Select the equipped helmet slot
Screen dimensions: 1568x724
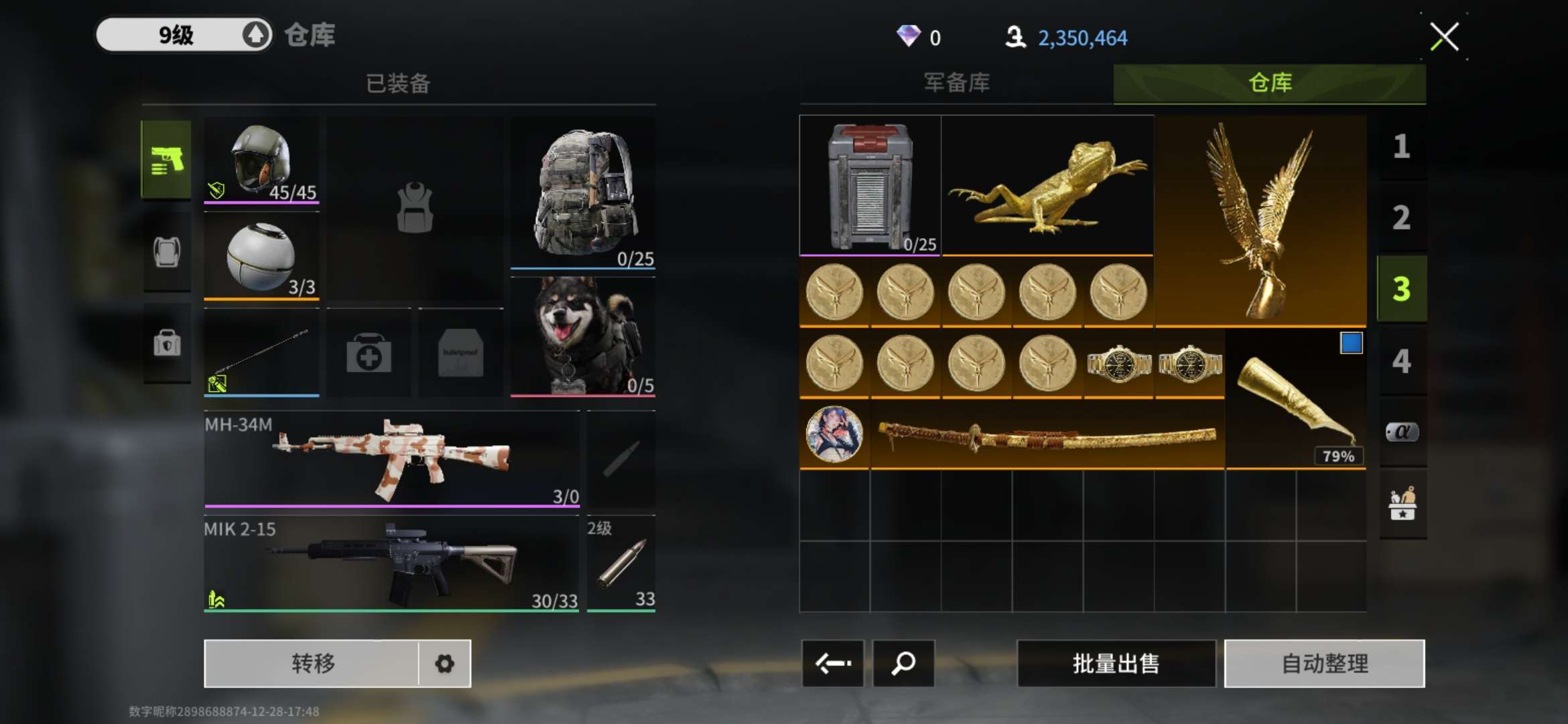tap(261, 161)
